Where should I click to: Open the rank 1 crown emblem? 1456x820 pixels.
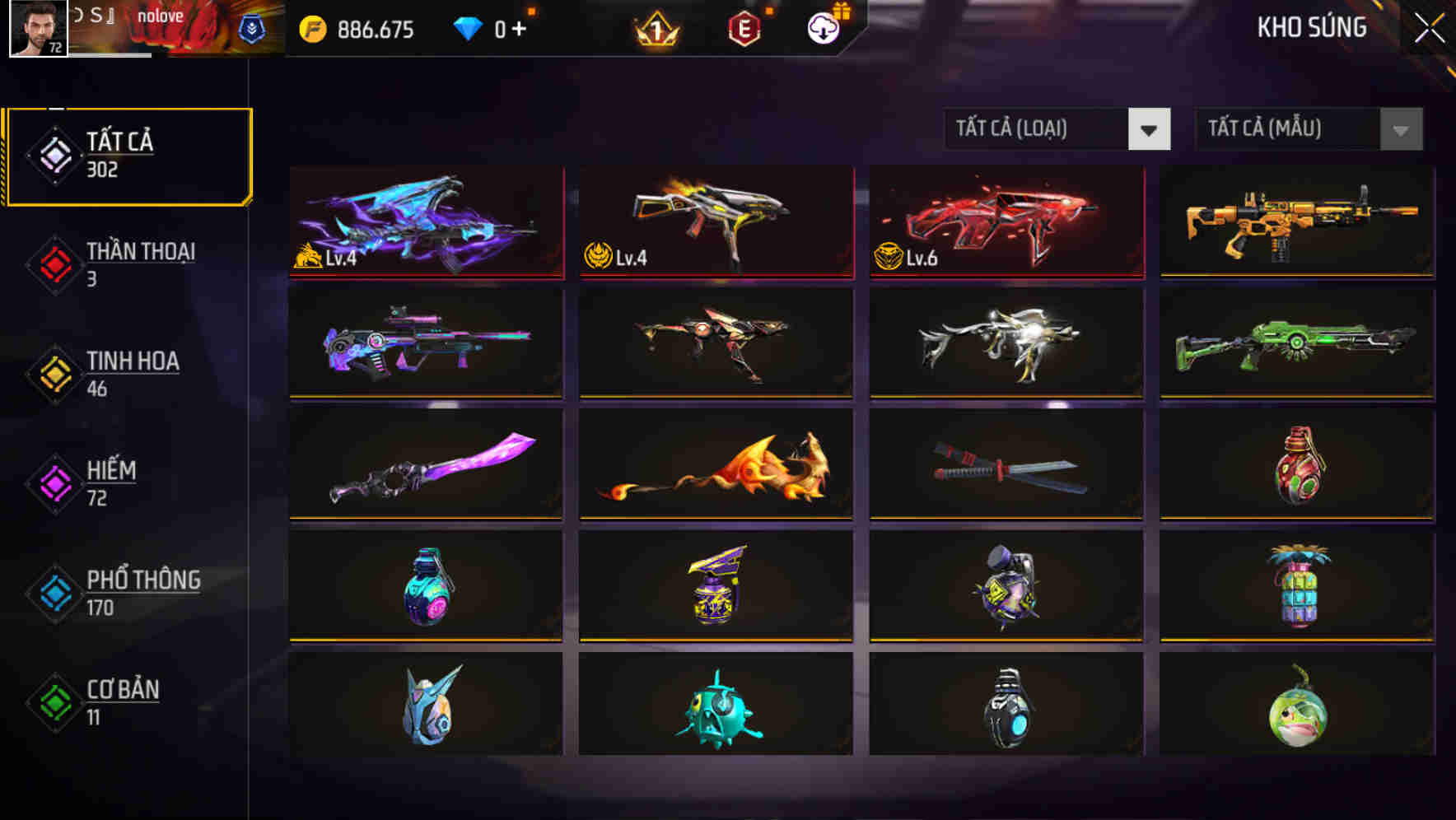tap(655, 27)
